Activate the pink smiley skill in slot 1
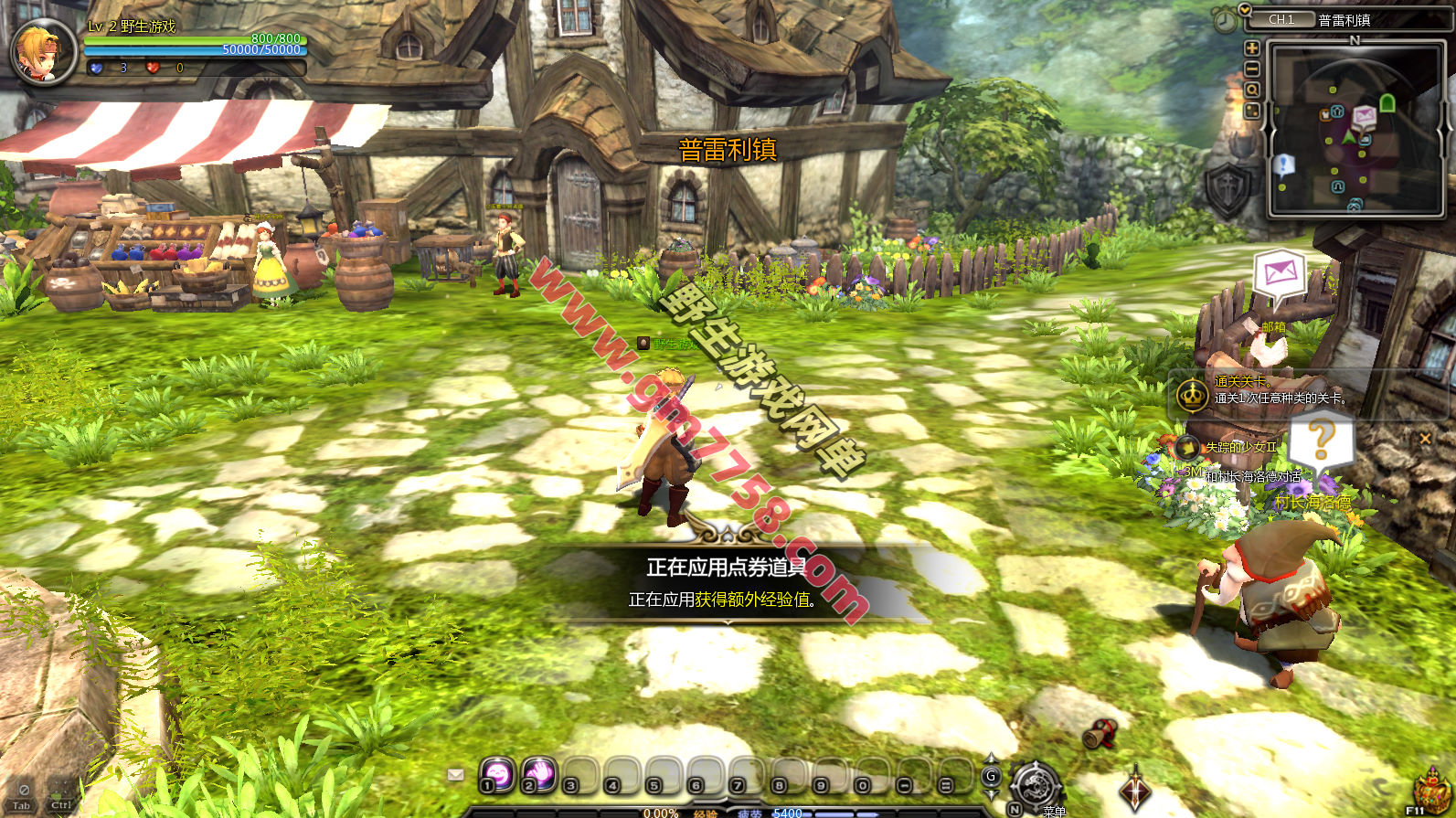The image size is (1456, 818). (497, 773)
